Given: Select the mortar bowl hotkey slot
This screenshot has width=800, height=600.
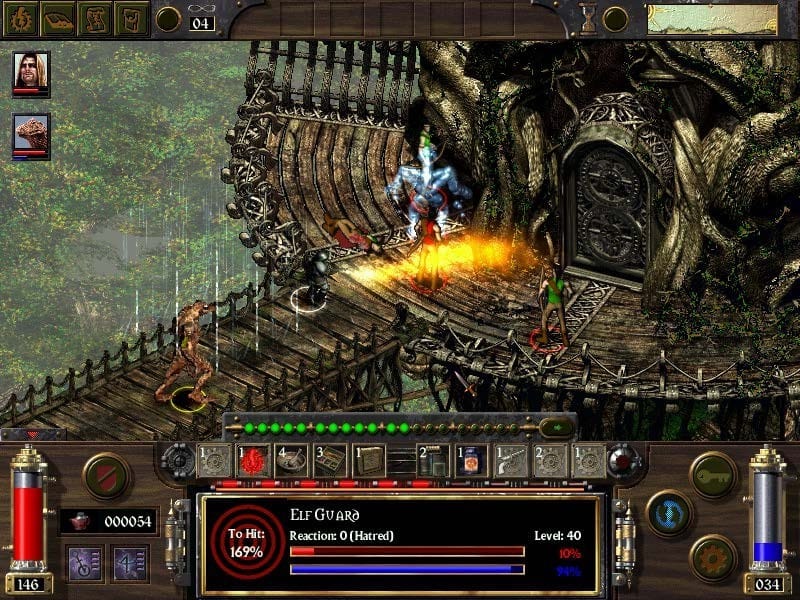Looking at the screenshot, I should (292, 461).
